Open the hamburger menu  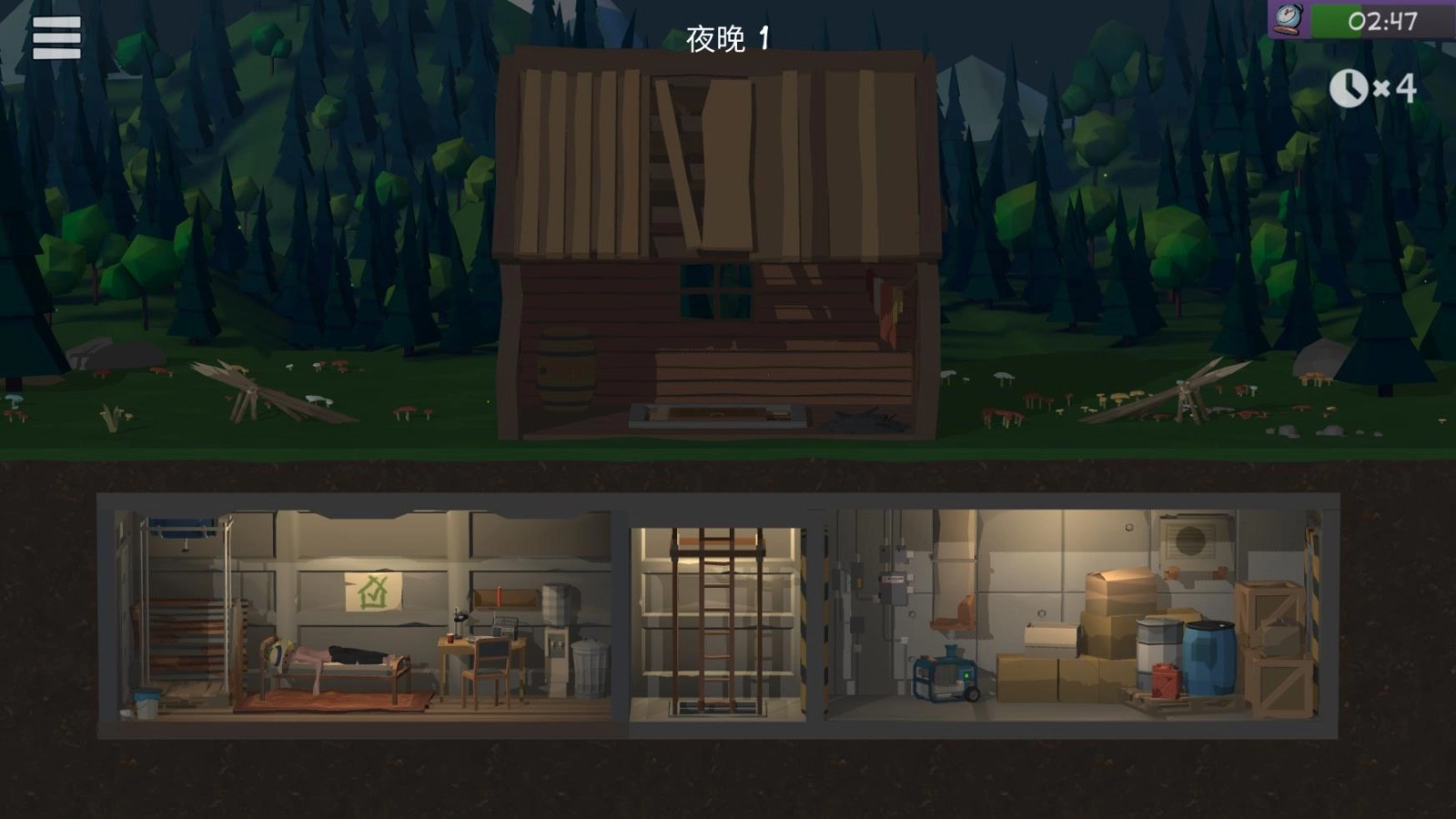point(55,38)
